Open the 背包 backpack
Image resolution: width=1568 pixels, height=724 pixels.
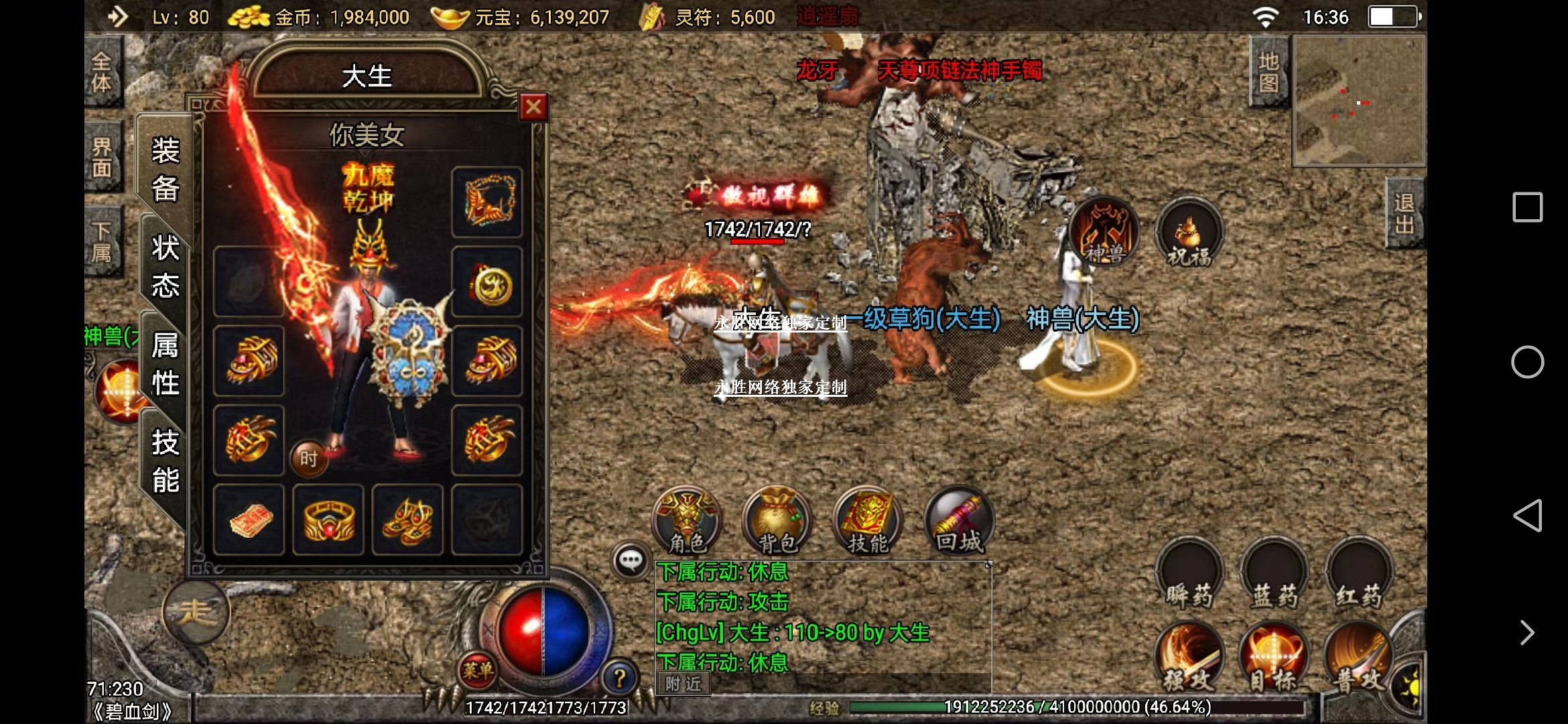coord(777,520)
